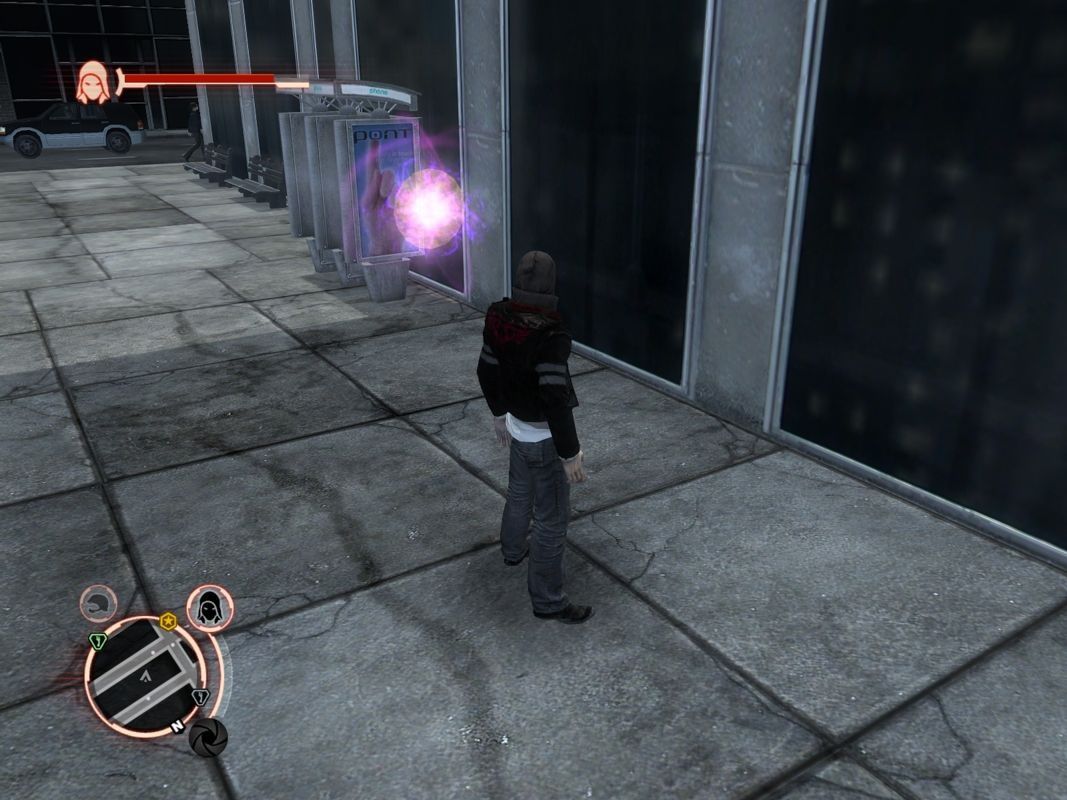
Task: Click the circular minimap
Action: click(x=146, y=676)
